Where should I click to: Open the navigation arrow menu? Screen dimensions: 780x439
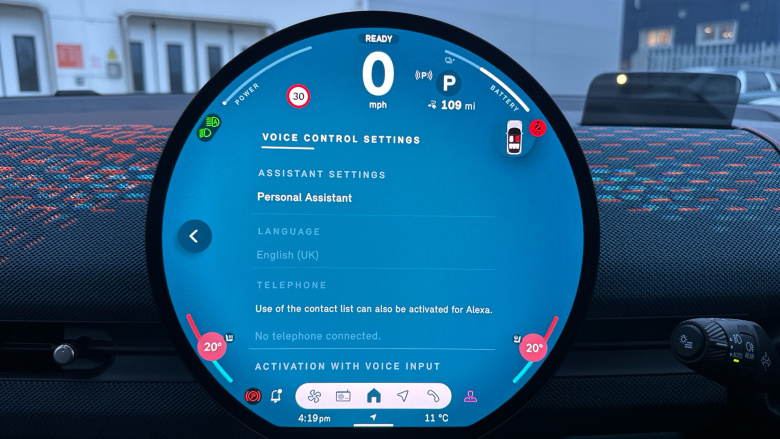[x=402, y=396]
